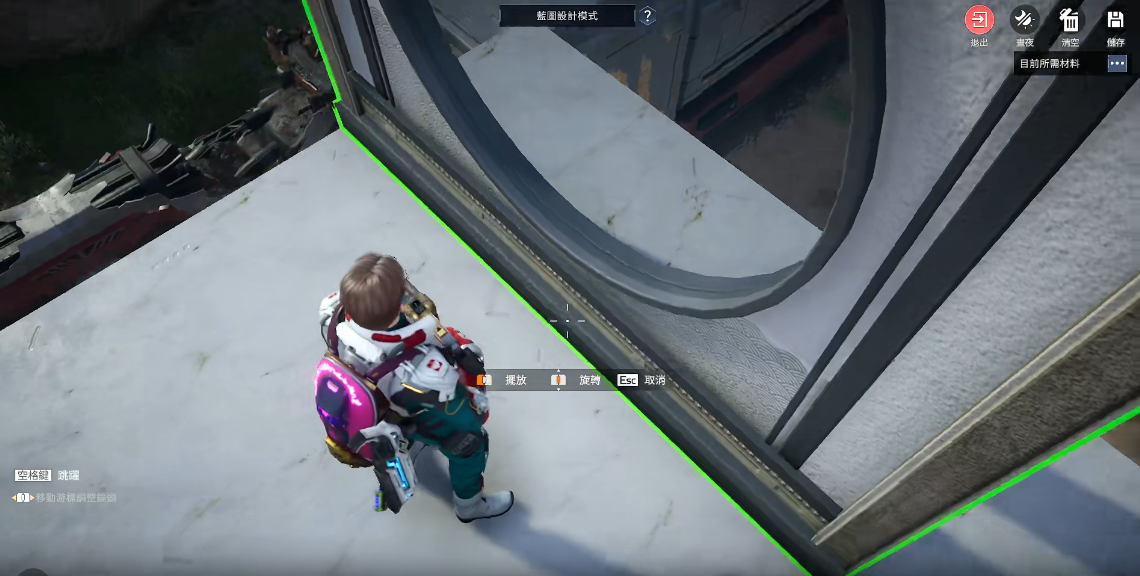The width and height of the screenshot is (1140, 576).
Task: Clear the blueprint using the 清空 trash icon
Action: pyautogui.click(x=1070, y=20)
